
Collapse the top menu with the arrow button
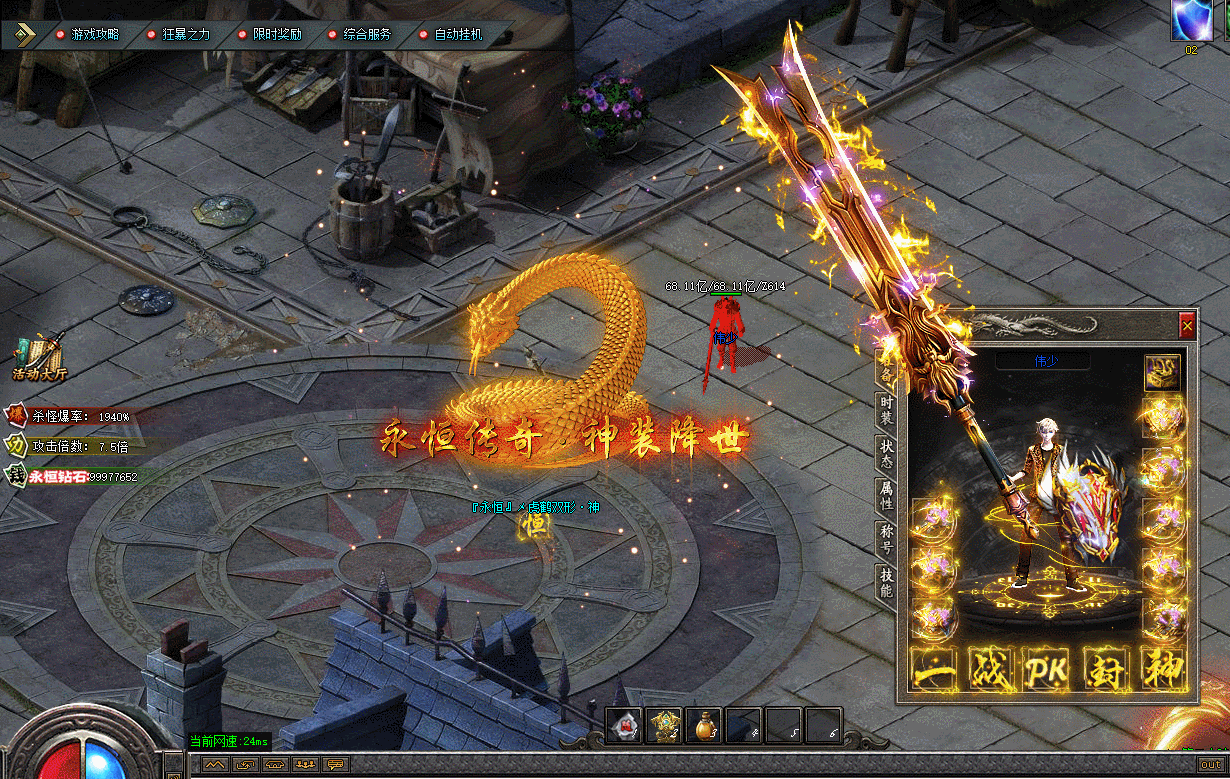pyautogui.click(x=24, y=34)
